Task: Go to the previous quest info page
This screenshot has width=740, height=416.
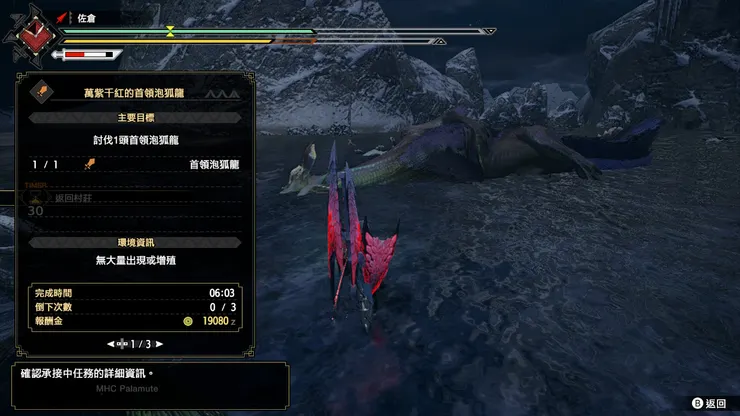Action: 110,344
